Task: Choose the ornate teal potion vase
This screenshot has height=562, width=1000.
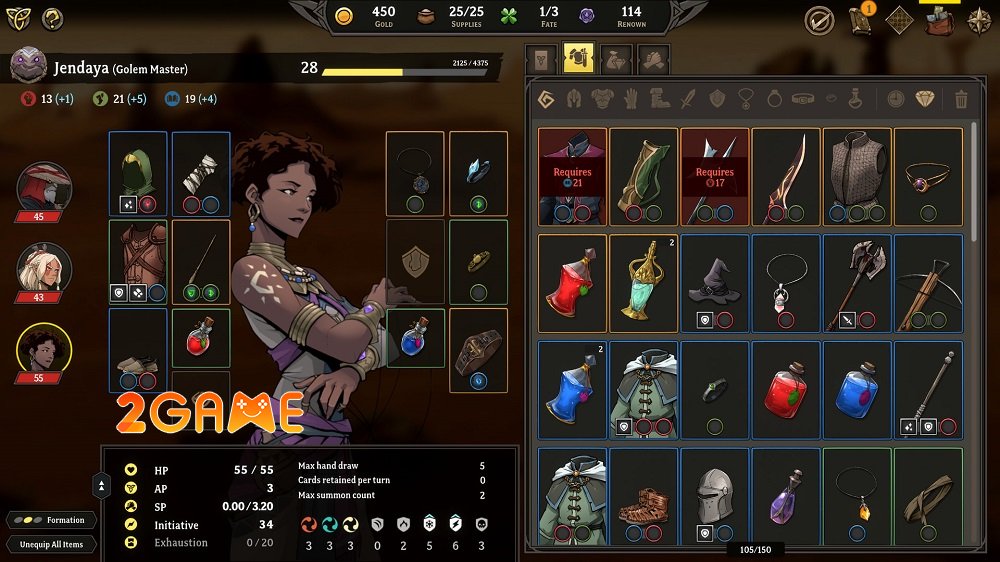Action: 643,282
